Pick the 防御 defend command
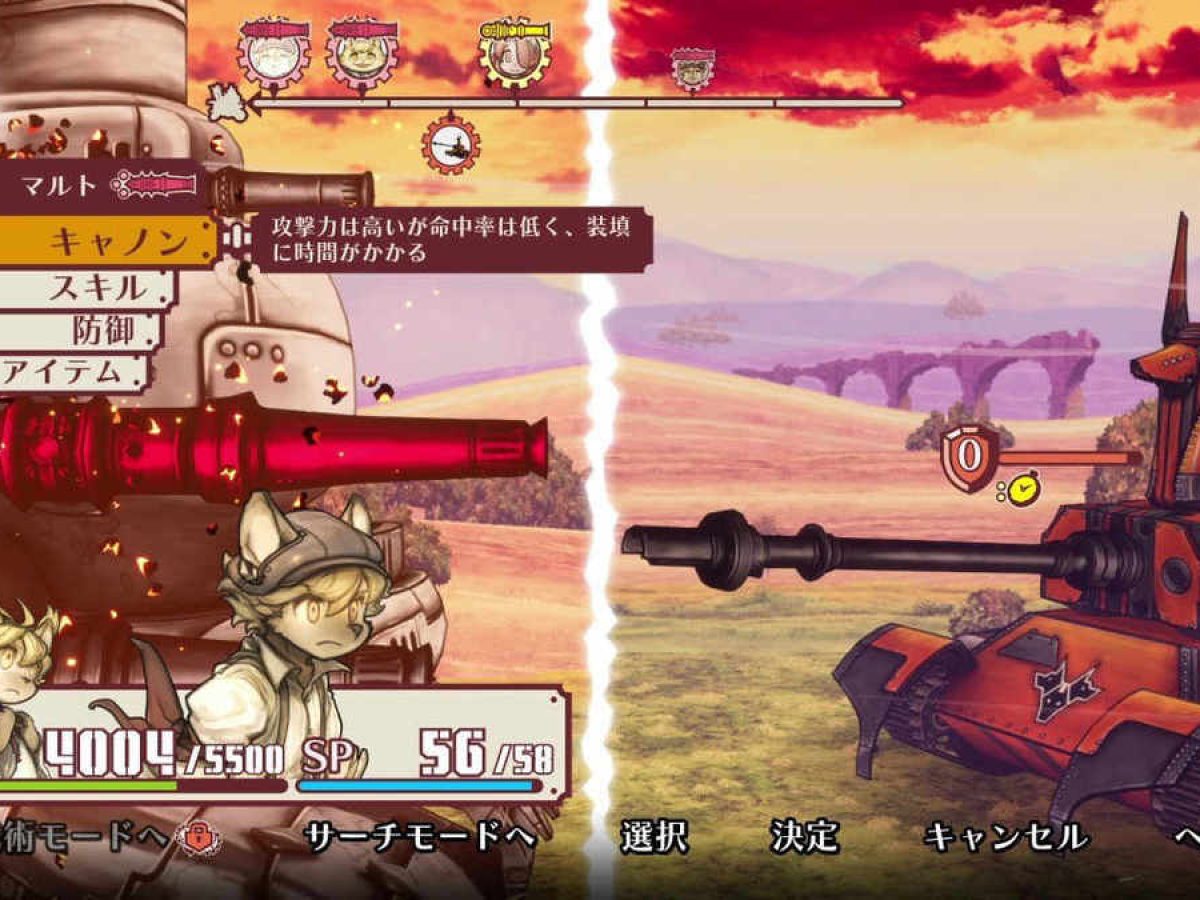The width and height of the screenshot is (1200, 900). pyautogui.click(x=100, y=331)
